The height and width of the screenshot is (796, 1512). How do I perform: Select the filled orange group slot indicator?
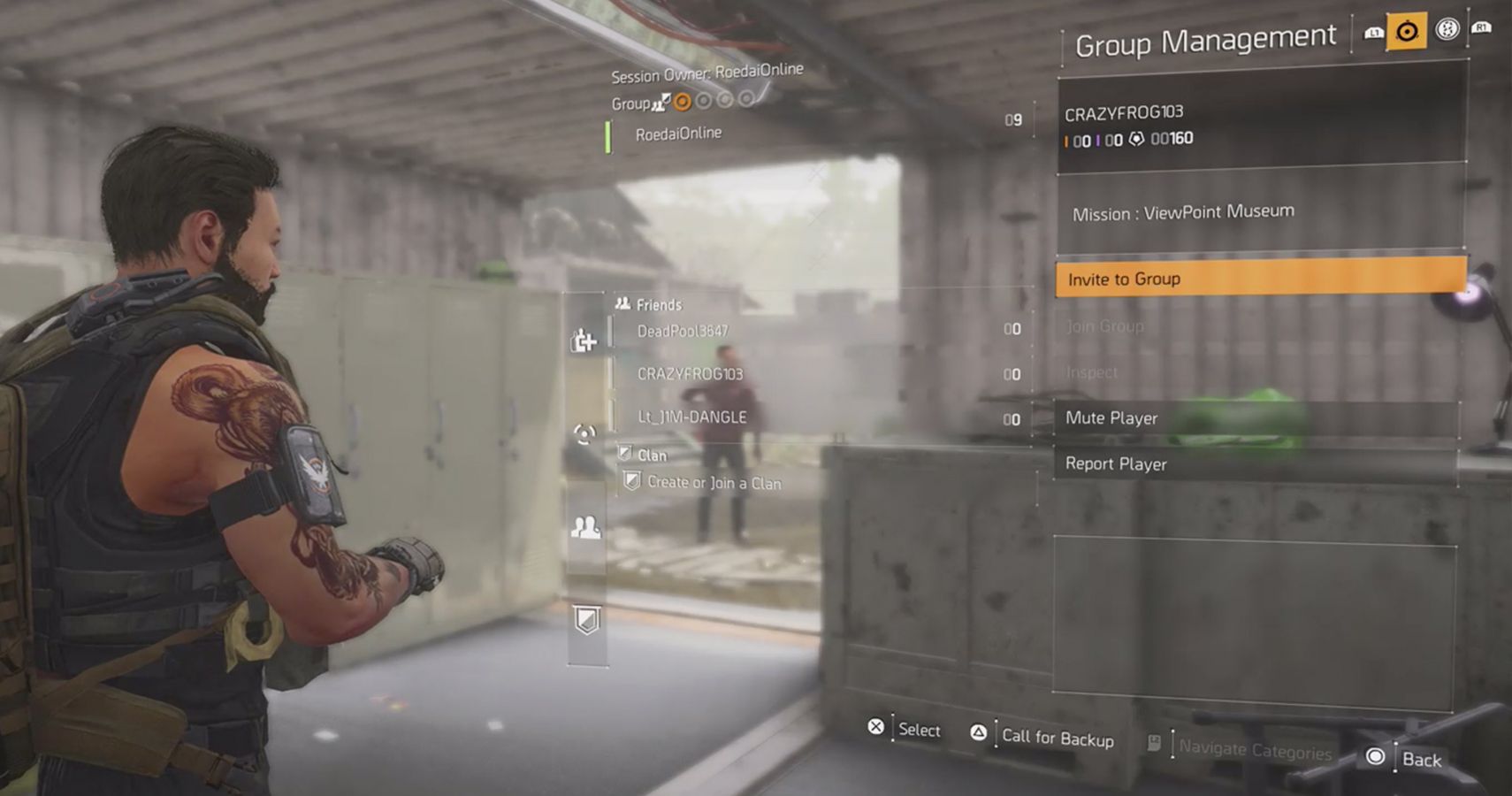(682, 103)
